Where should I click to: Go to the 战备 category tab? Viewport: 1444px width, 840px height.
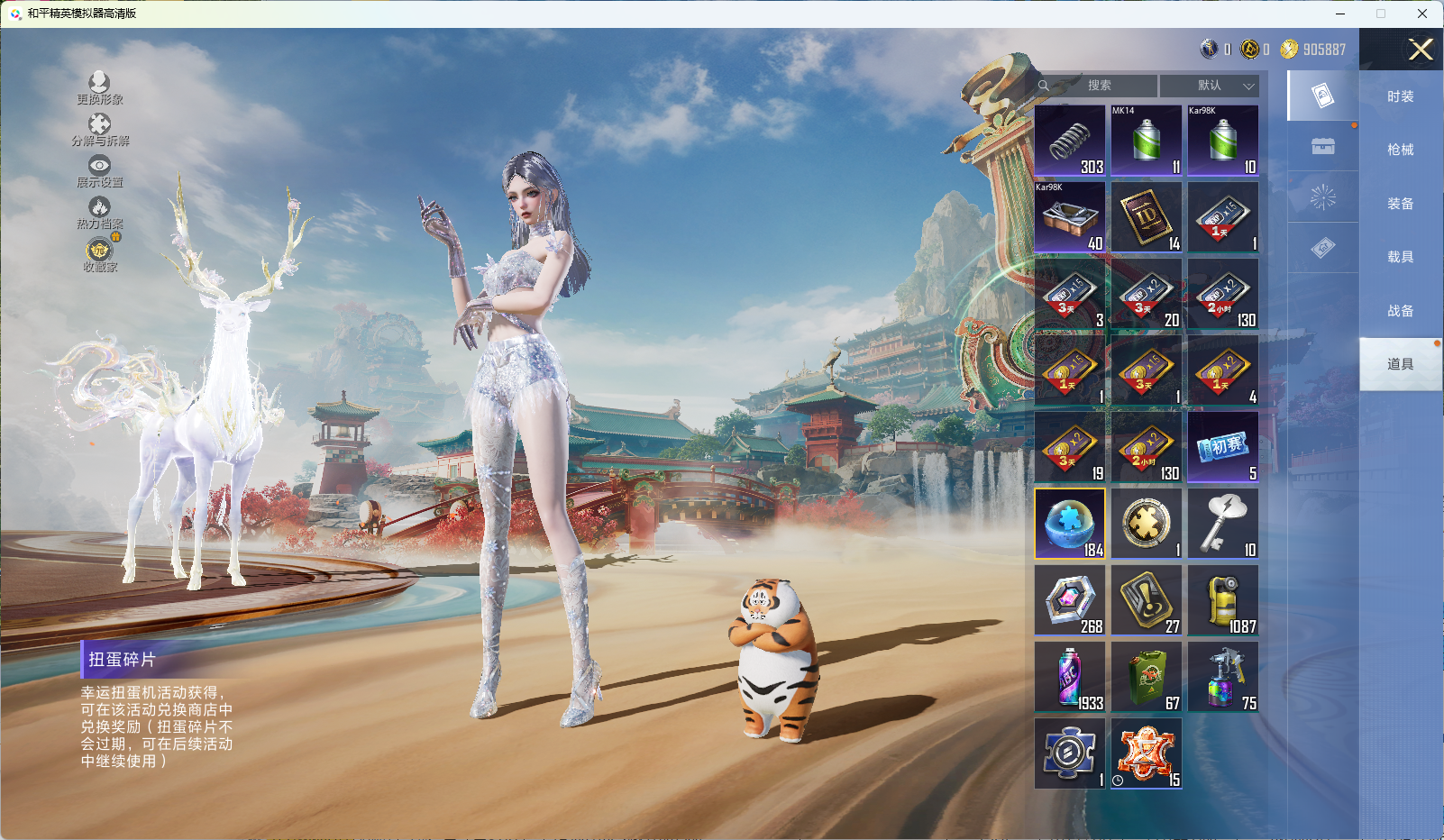pyautogui.click(x=1400, y=311)
